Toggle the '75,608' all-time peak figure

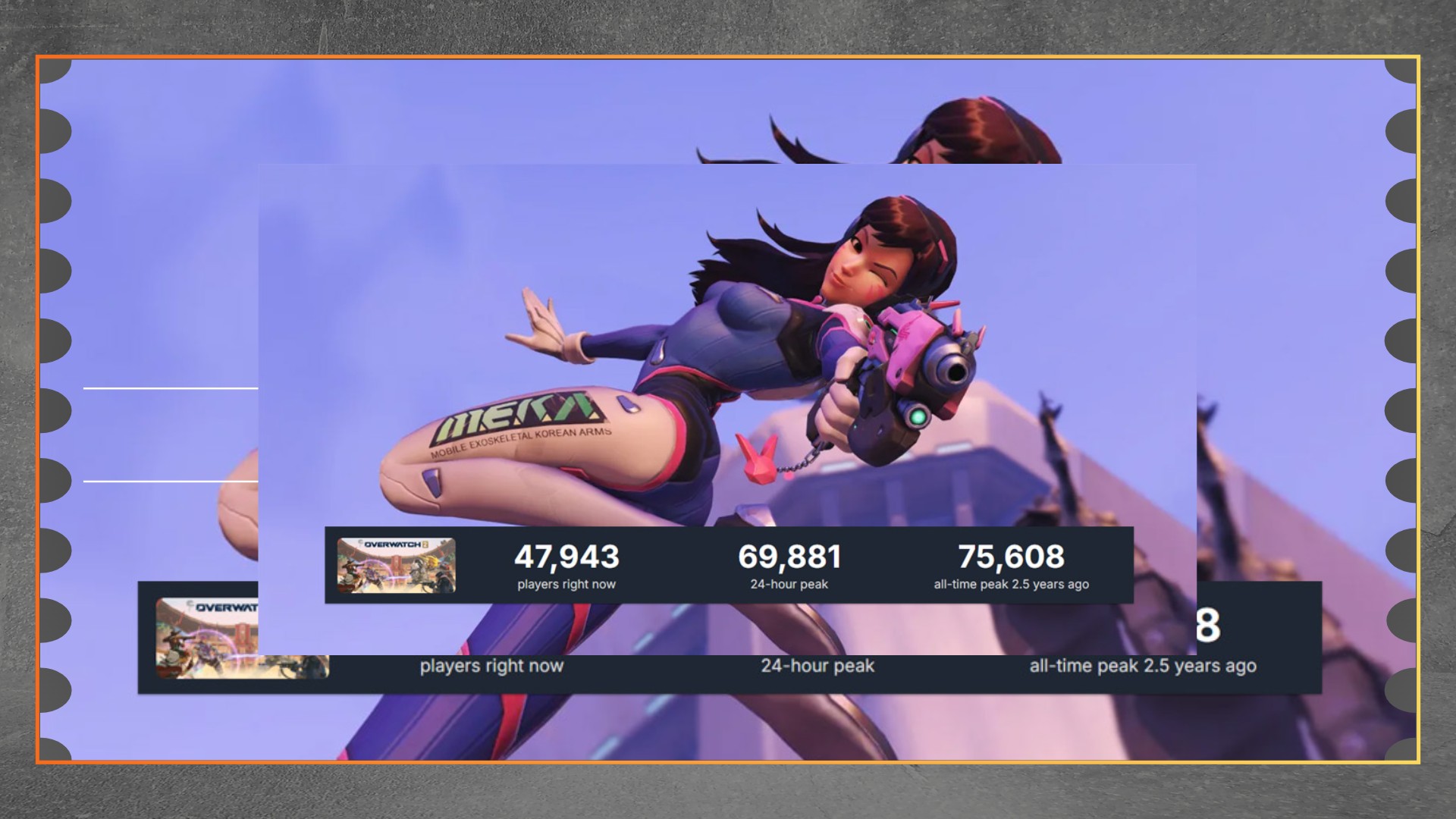pyautogui.click(x=1012, y=558)
